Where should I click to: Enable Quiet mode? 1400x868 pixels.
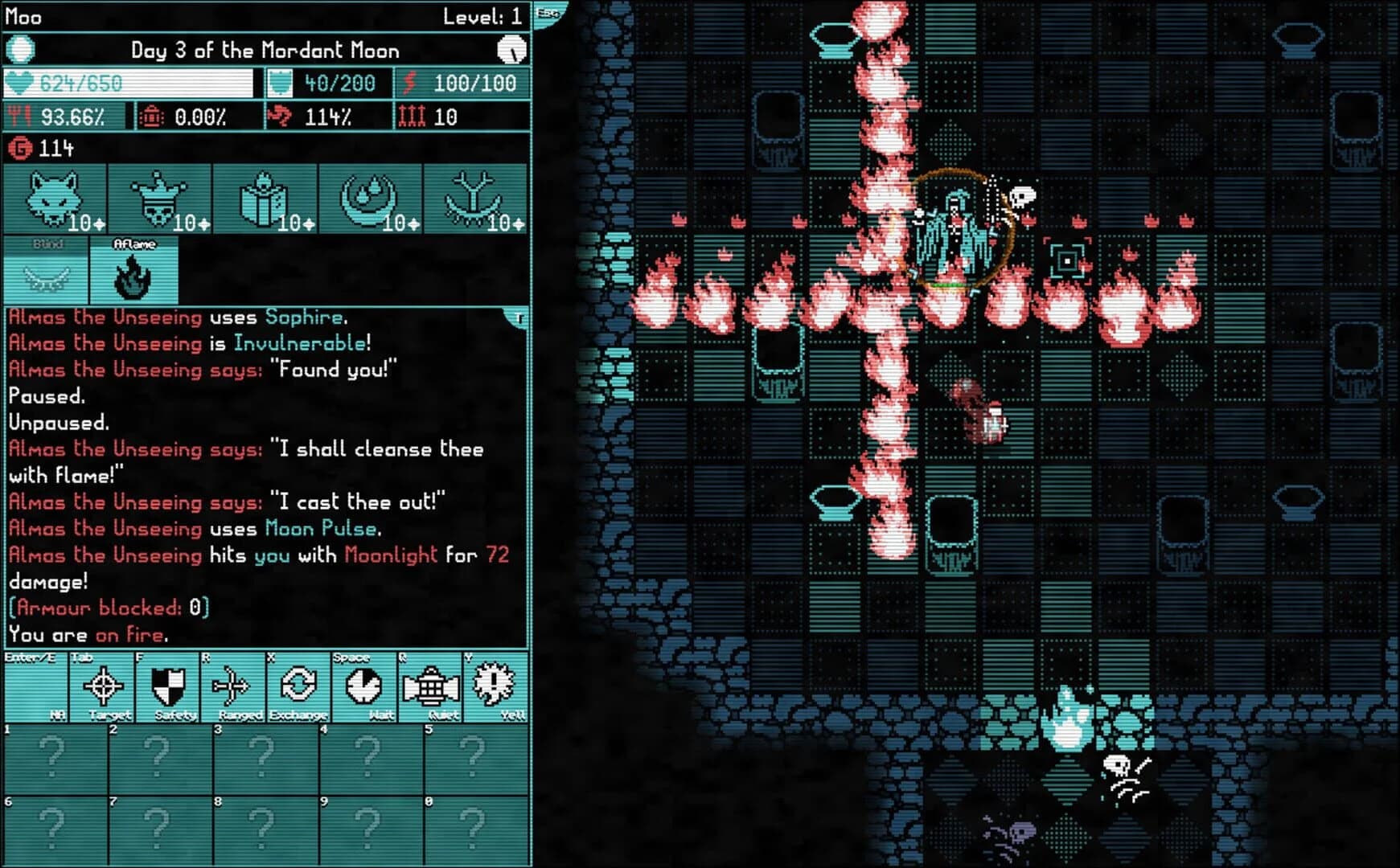pyautogui.click(x=431, y=686)
